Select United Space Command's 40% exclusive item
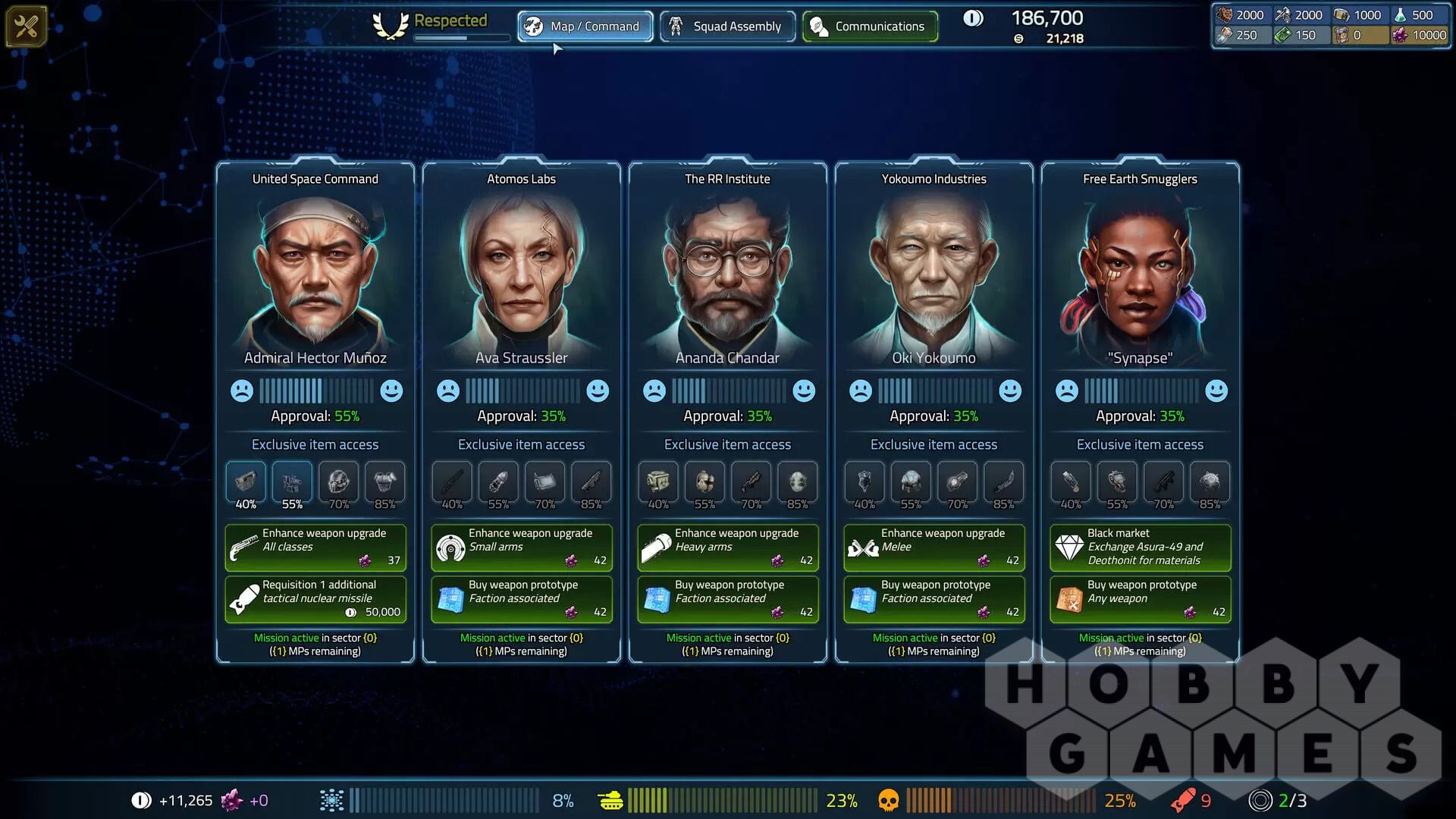1456x819 pixels. 246,481
